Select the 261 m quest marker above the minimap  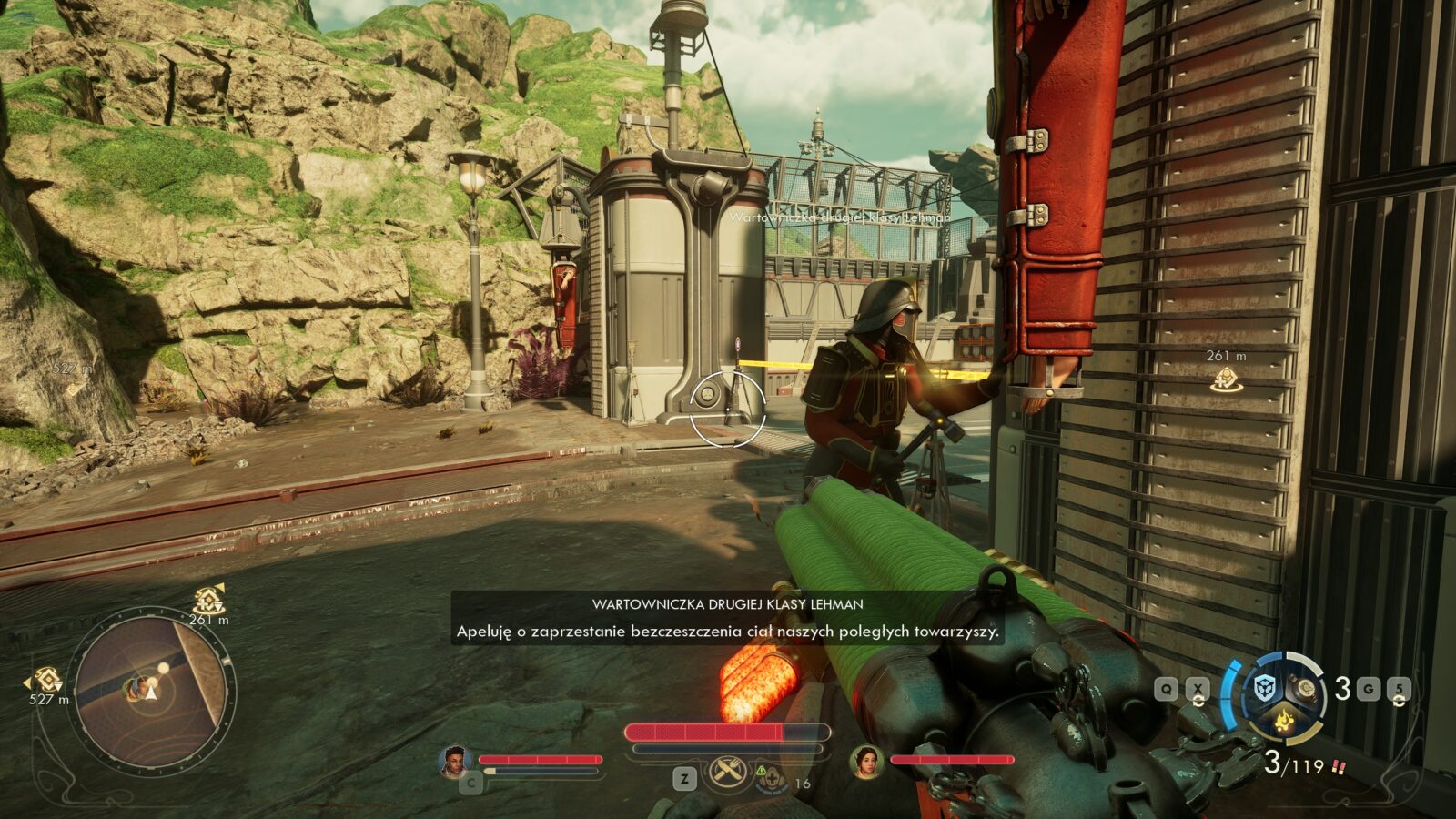tap(209, 601)
